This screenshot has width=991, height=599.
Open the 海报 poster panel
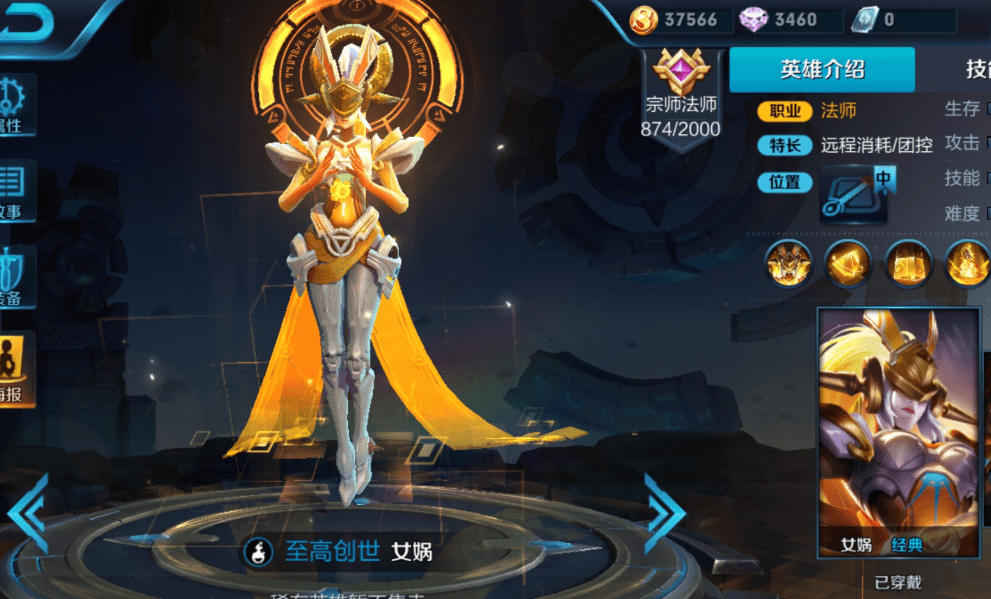[x=16, y=368]
